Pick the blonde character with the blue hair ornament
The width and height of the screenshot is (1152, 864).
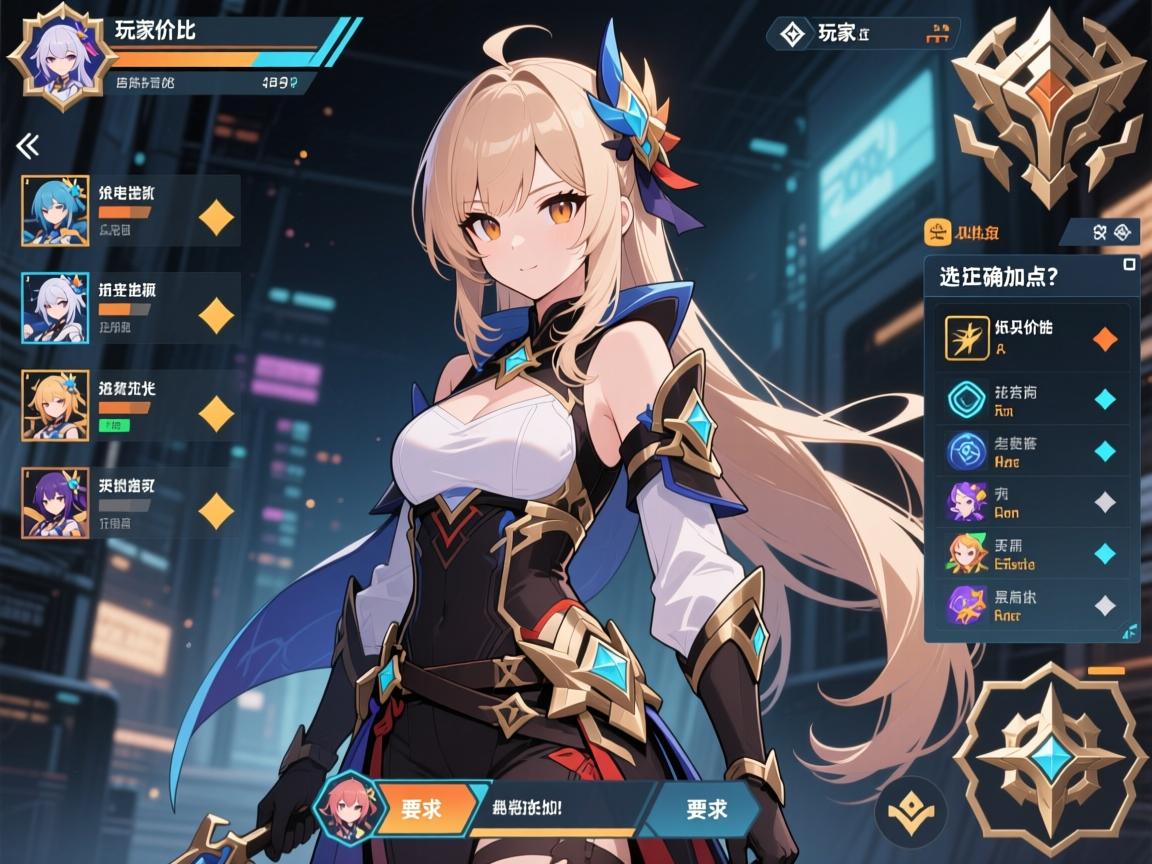tap(130, 405)
